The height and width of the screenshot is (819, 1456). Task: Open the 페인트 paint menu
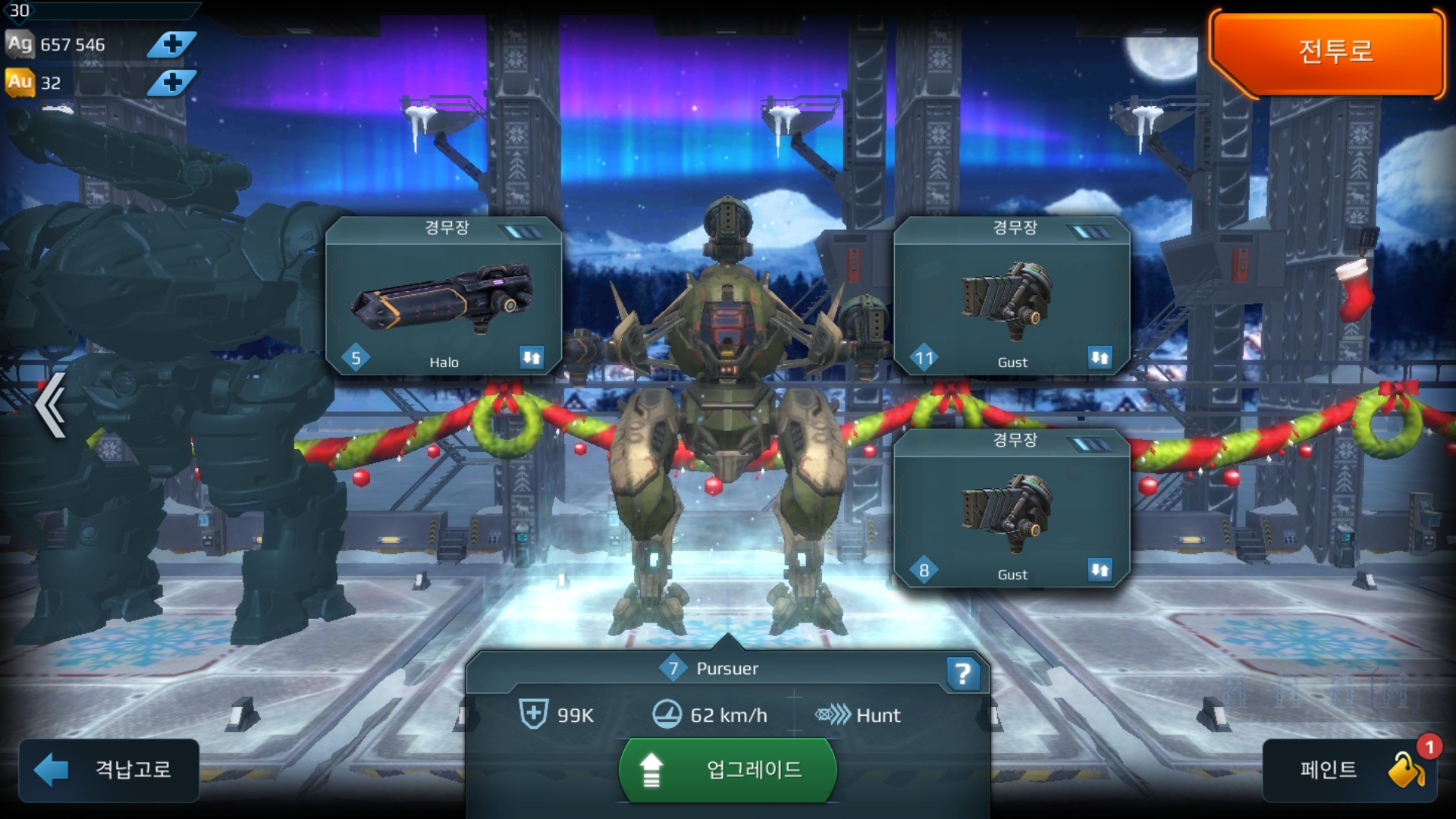click(x=1350, y=770)
